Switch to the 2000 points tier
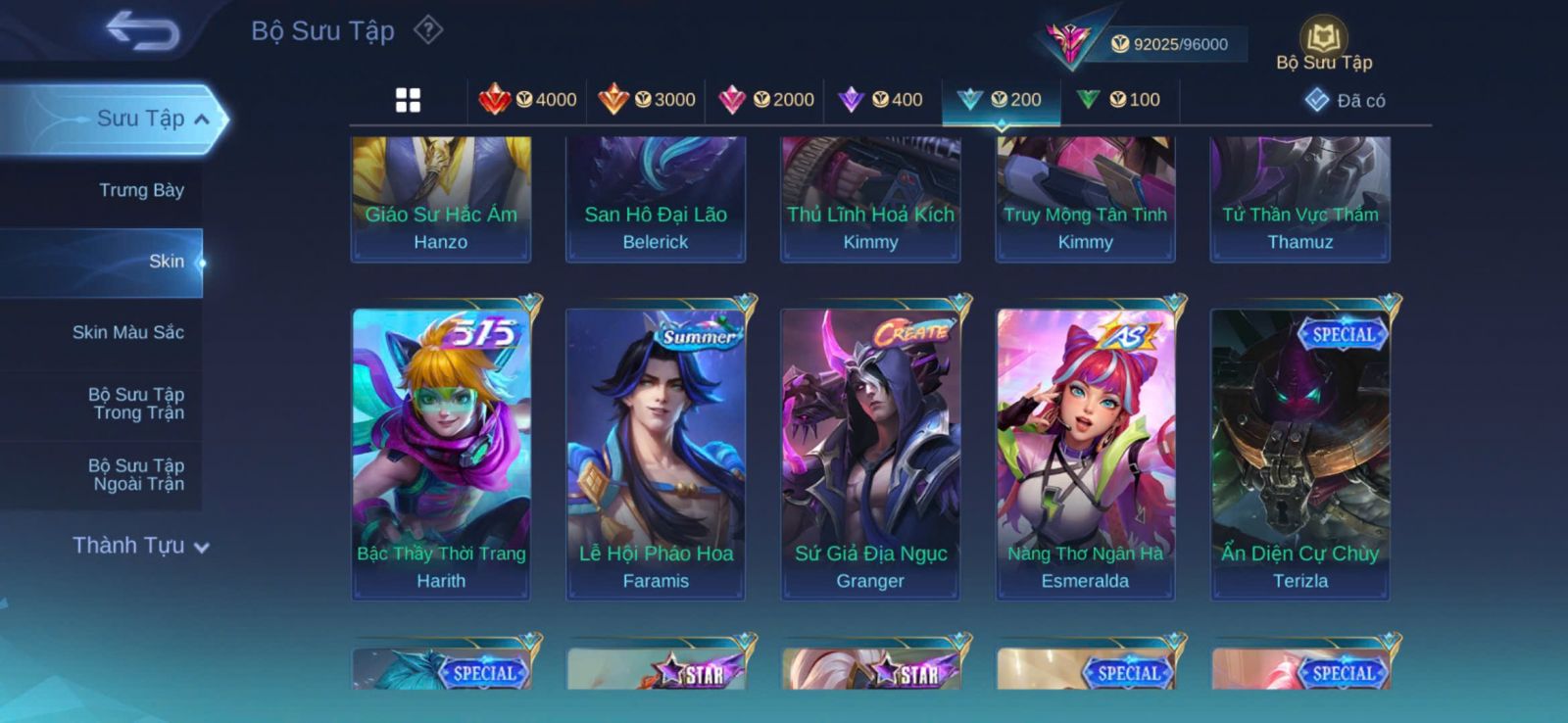This screenshot has height=723, width=1568. click(765, 100)
